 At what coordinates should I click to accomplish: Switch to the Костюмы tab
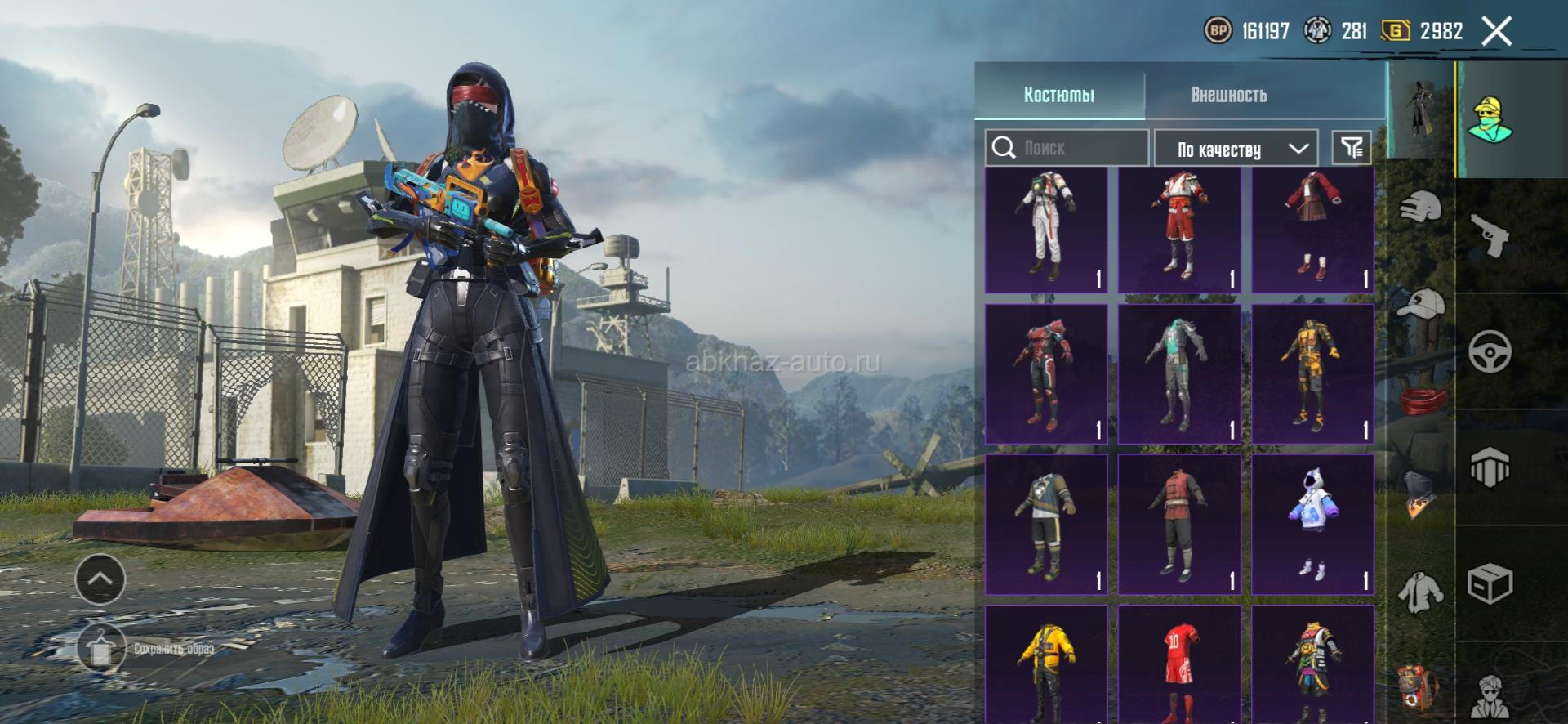pos(1058,95)
